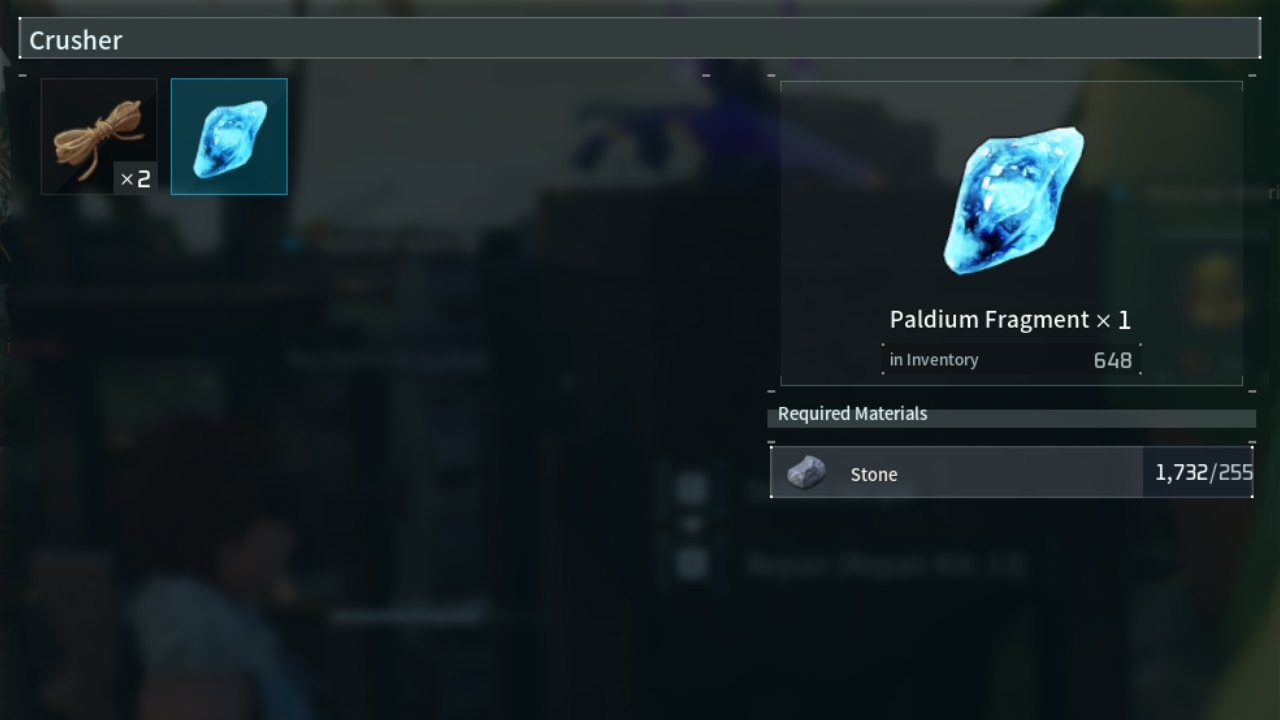Select the Stone requirement row
Viewport: 1280px width, 720px height.
(1011, 473)
